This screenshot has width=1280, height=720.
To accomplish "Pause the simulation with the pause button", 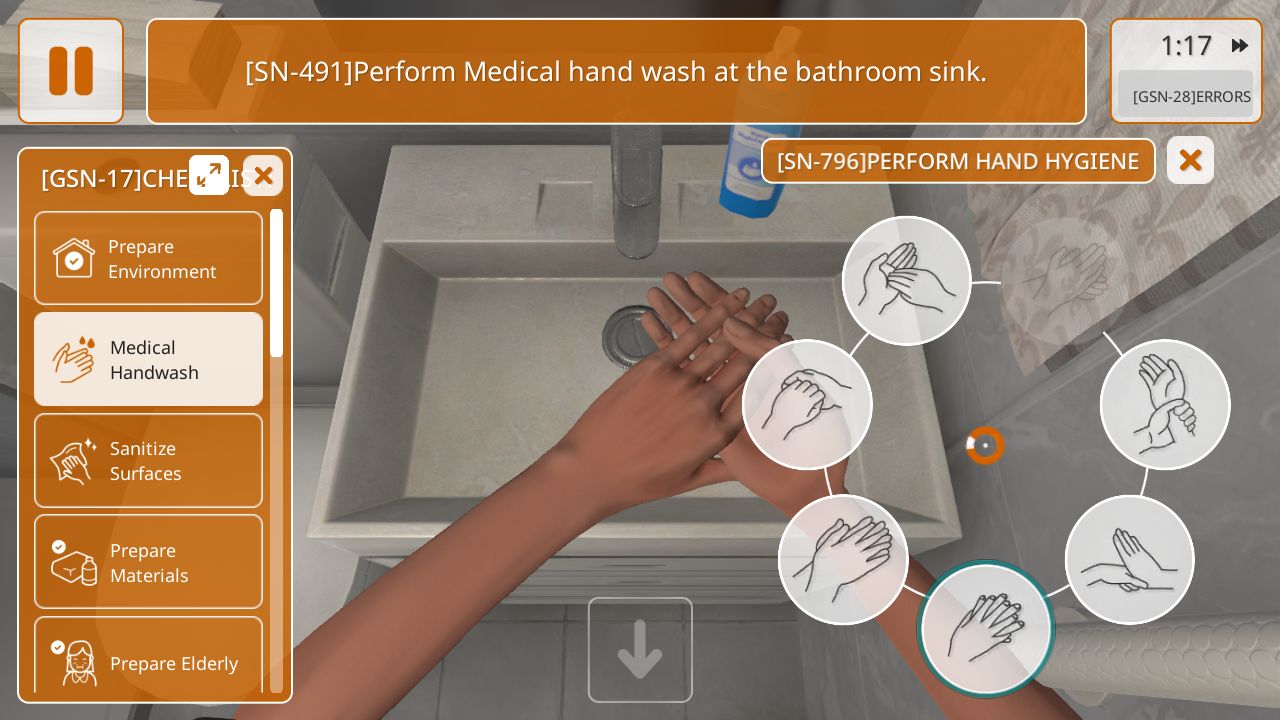I will (x=71, y=71).
